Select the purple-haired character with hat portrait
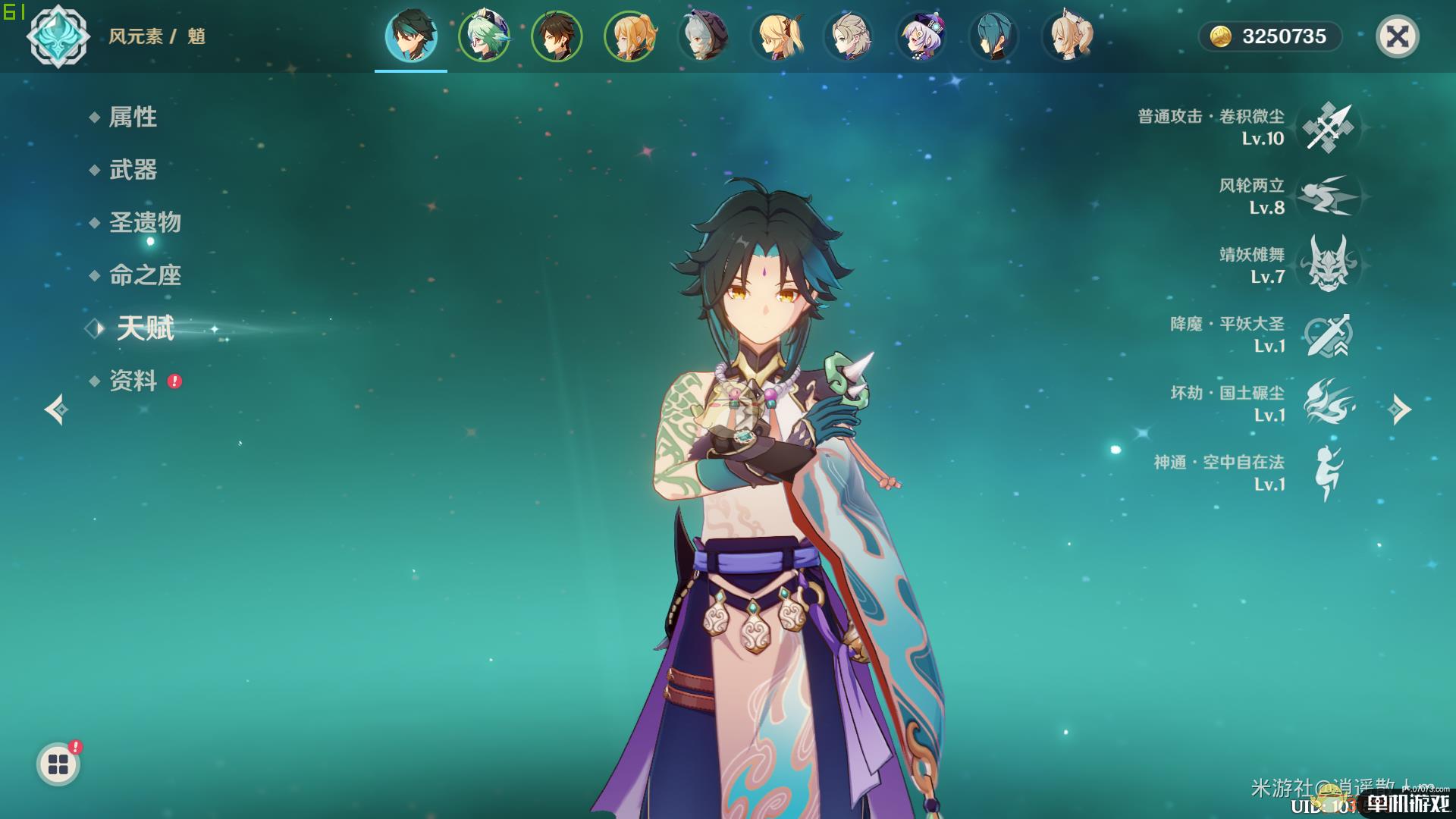Viewport: 1456px width, 819px height. [921, 36]
